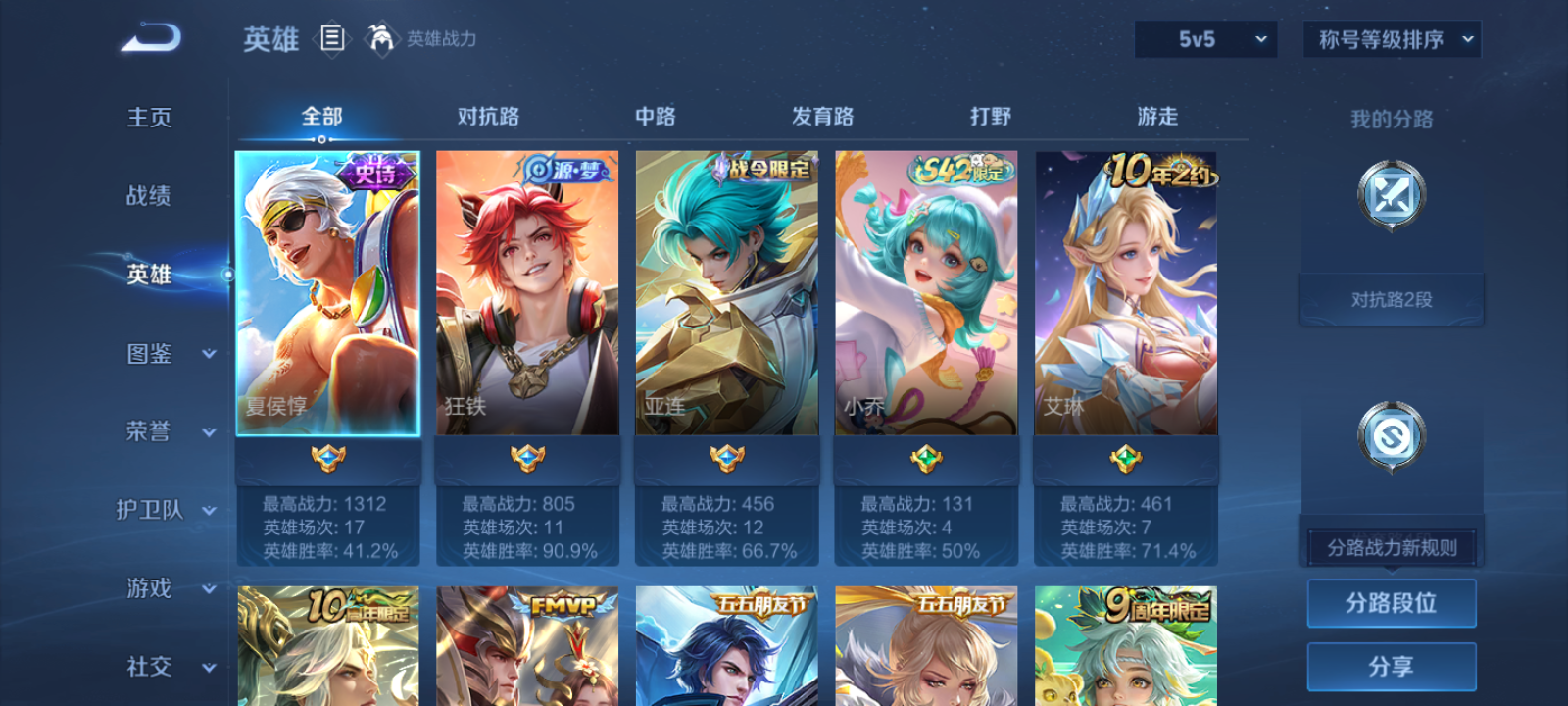Click the 分享 button

tap(1391, 665)
